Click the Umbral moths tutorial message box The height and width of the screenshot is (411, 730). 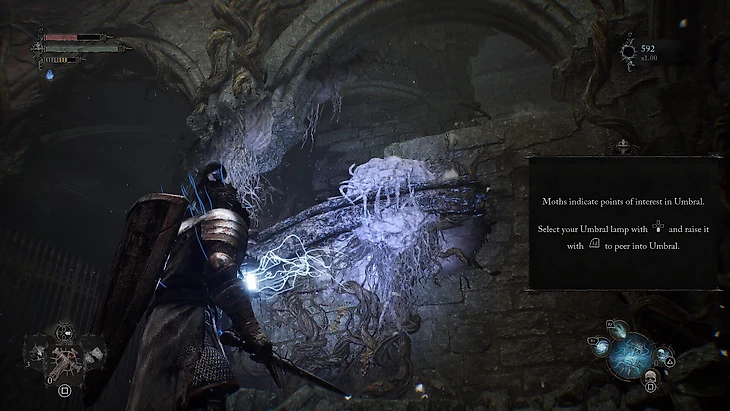coord(624,222)
